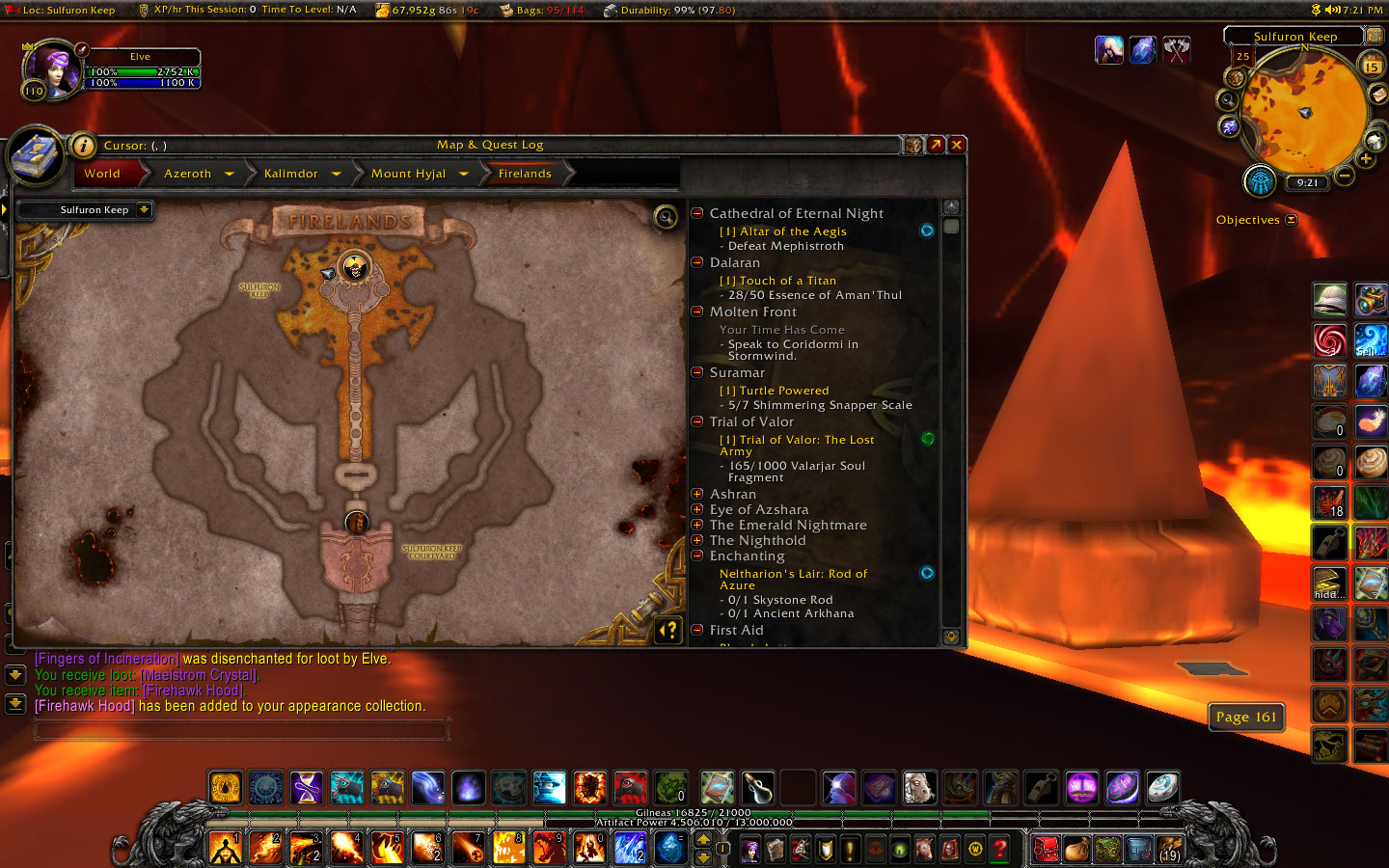
Task: Click the blue Kirin Tor eye below minimap
Action: click(x=1260, y=179)
